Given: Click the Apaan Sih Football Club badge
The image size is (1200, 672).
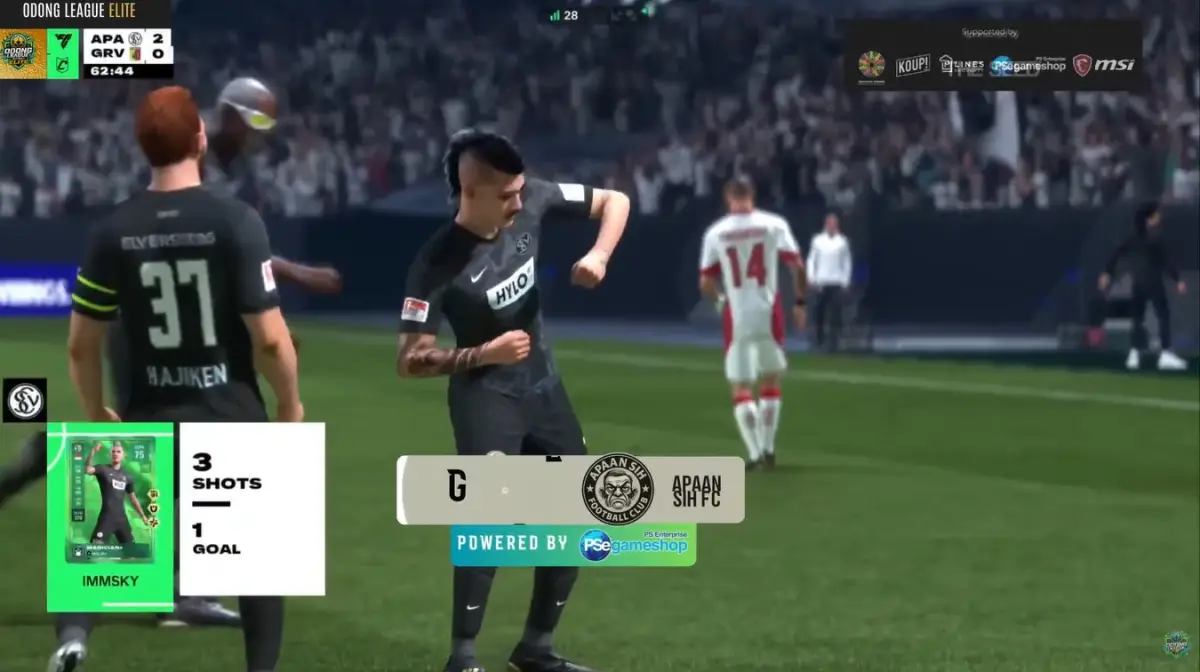Looking at the screenshot, I should tap(617, 489).
